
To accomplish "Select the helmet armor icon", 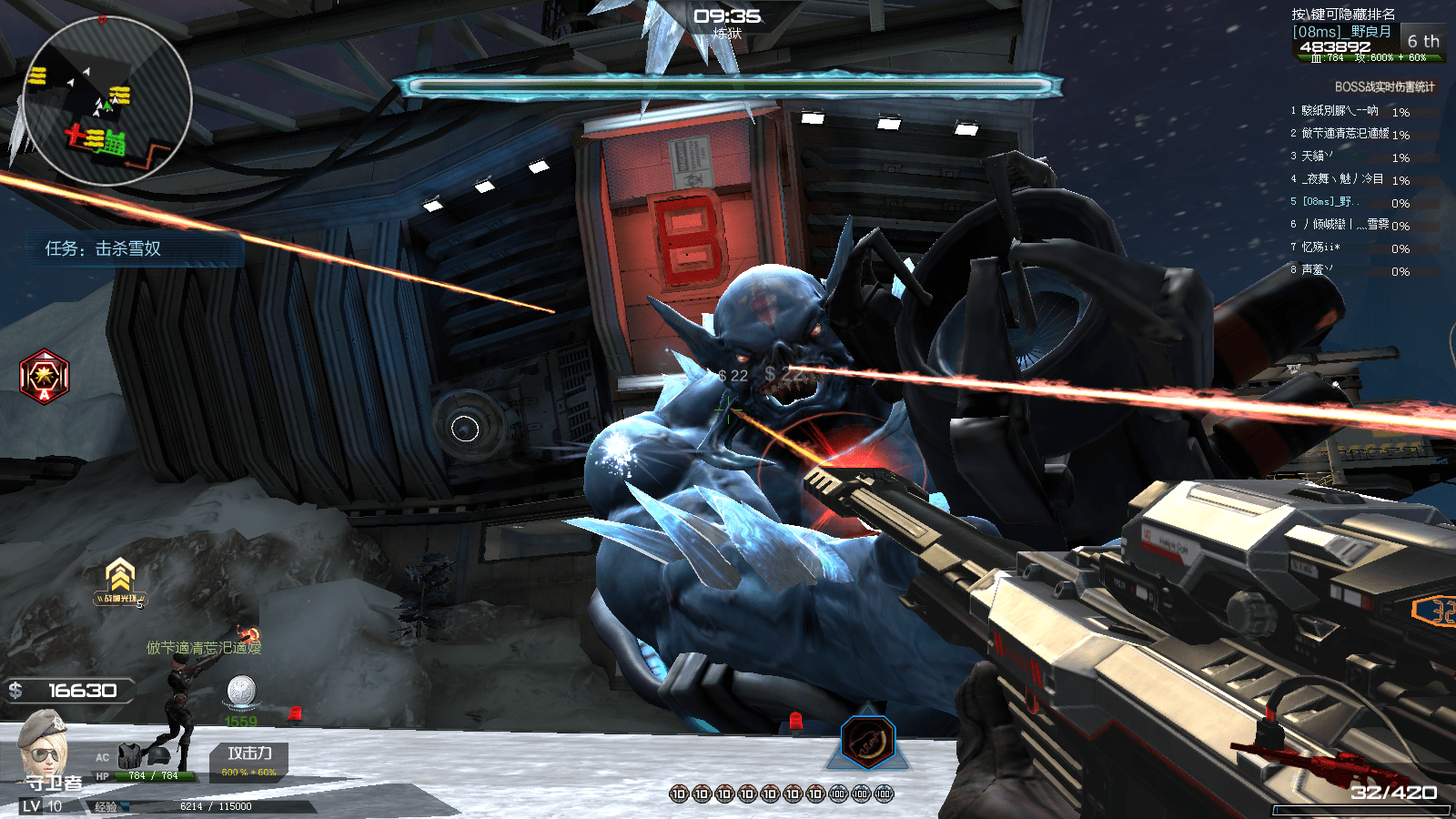I will pyautogui.click(x=157, y=755).
